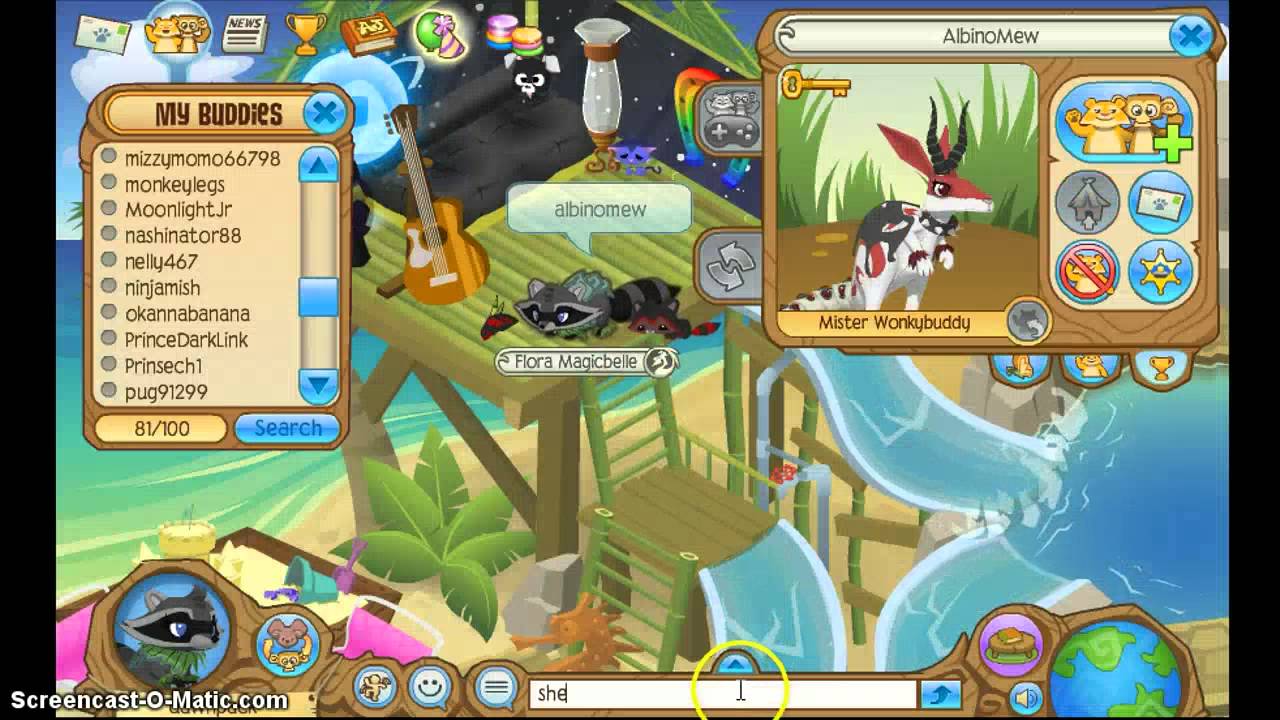Select PrinceDarkLink in the buddy list

pyautogui.click(x=186, y=340)
